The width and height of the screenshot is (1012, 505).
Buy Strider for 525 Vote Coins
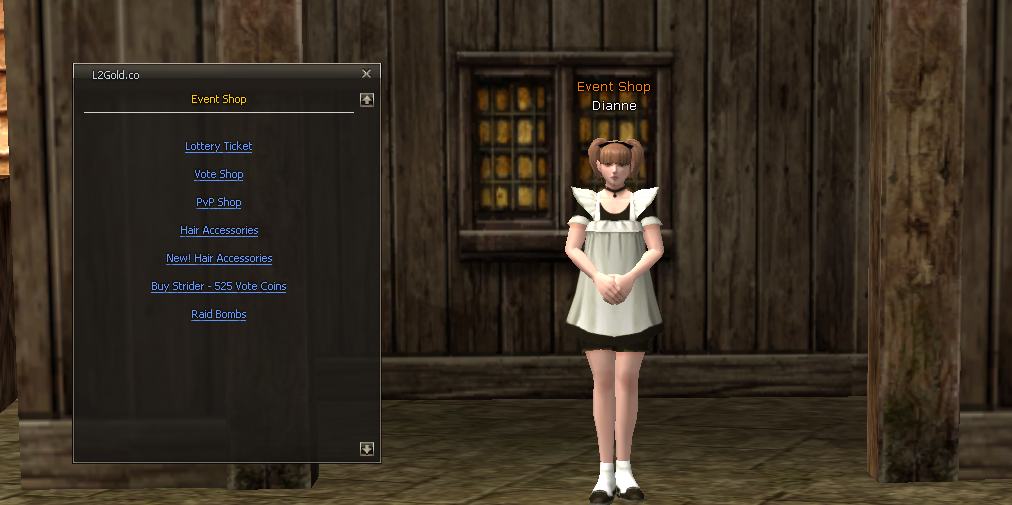coord(218,286)
